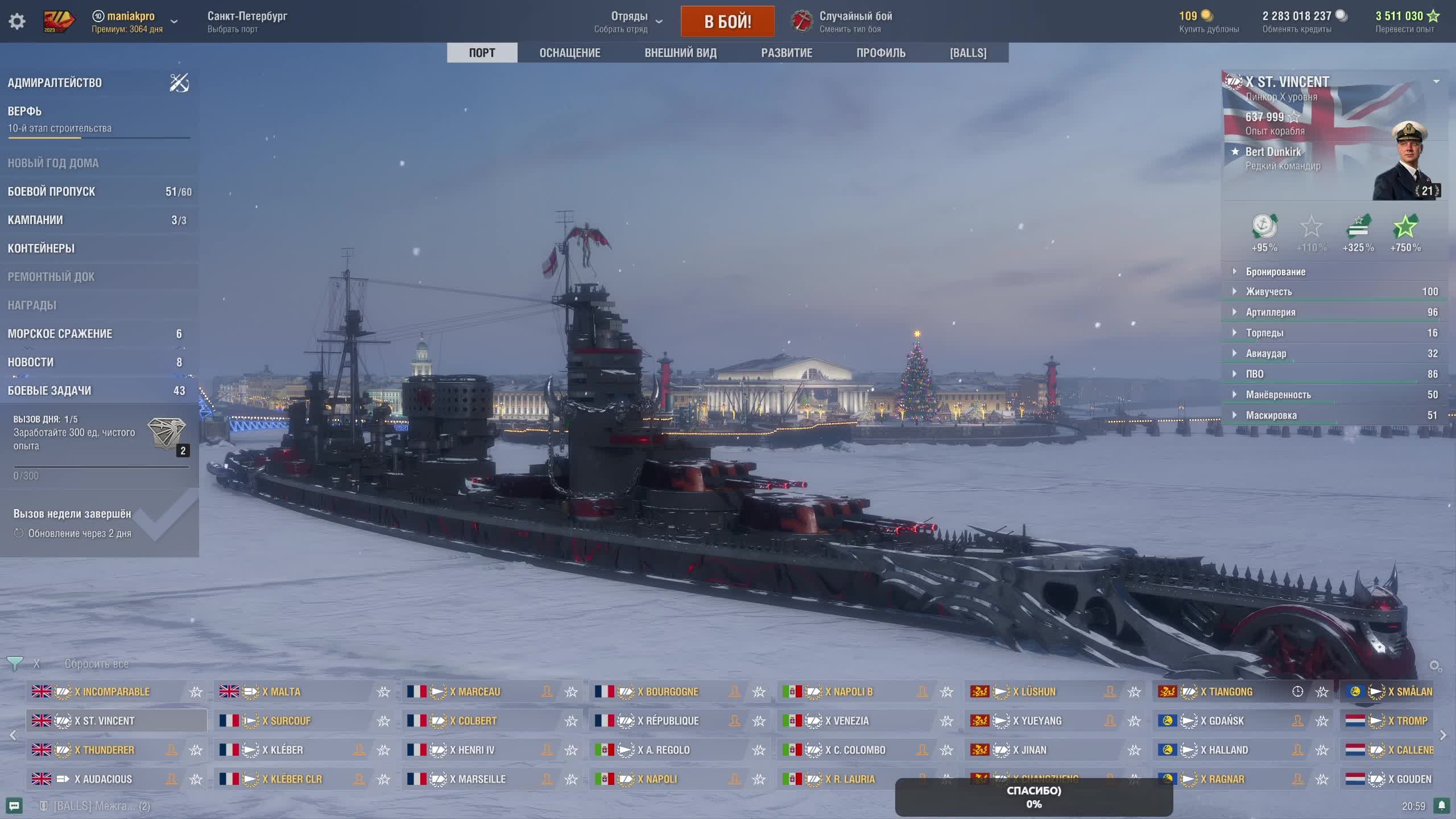Open the АДМИРАЛТЕЙСТВО armory

[55, 83]
